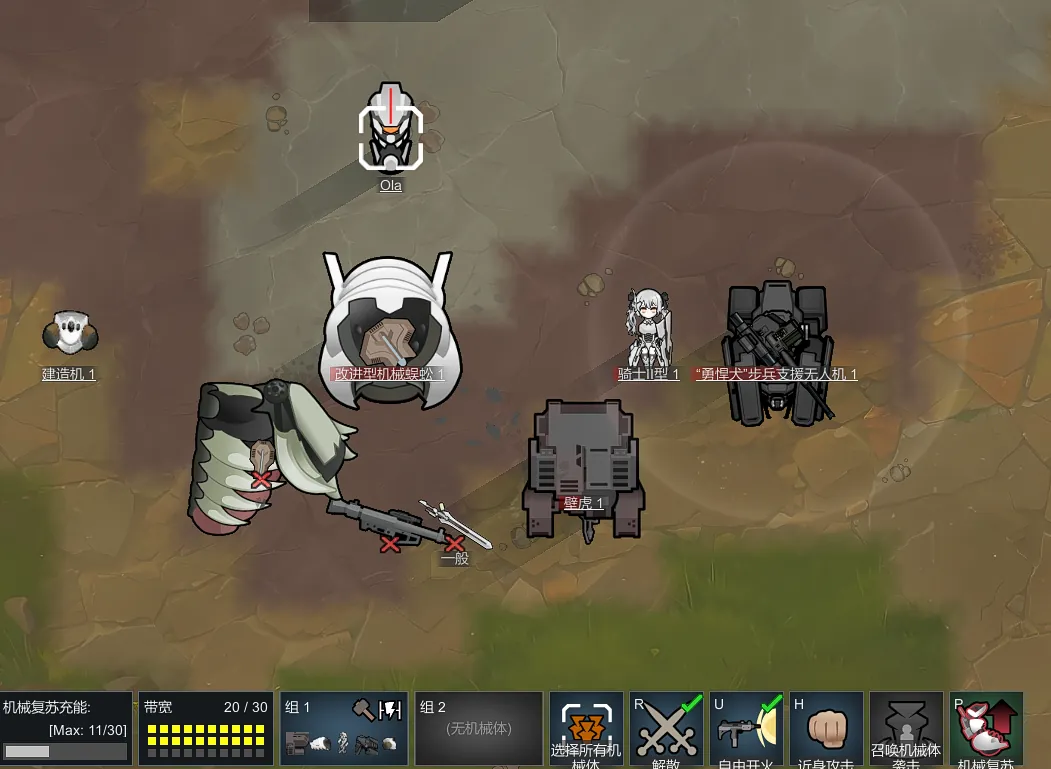The height and width of the screenshot is (769, 1051).
Task: Select the mechanitor Ola with the selection brackets
Action: point(391,137)
